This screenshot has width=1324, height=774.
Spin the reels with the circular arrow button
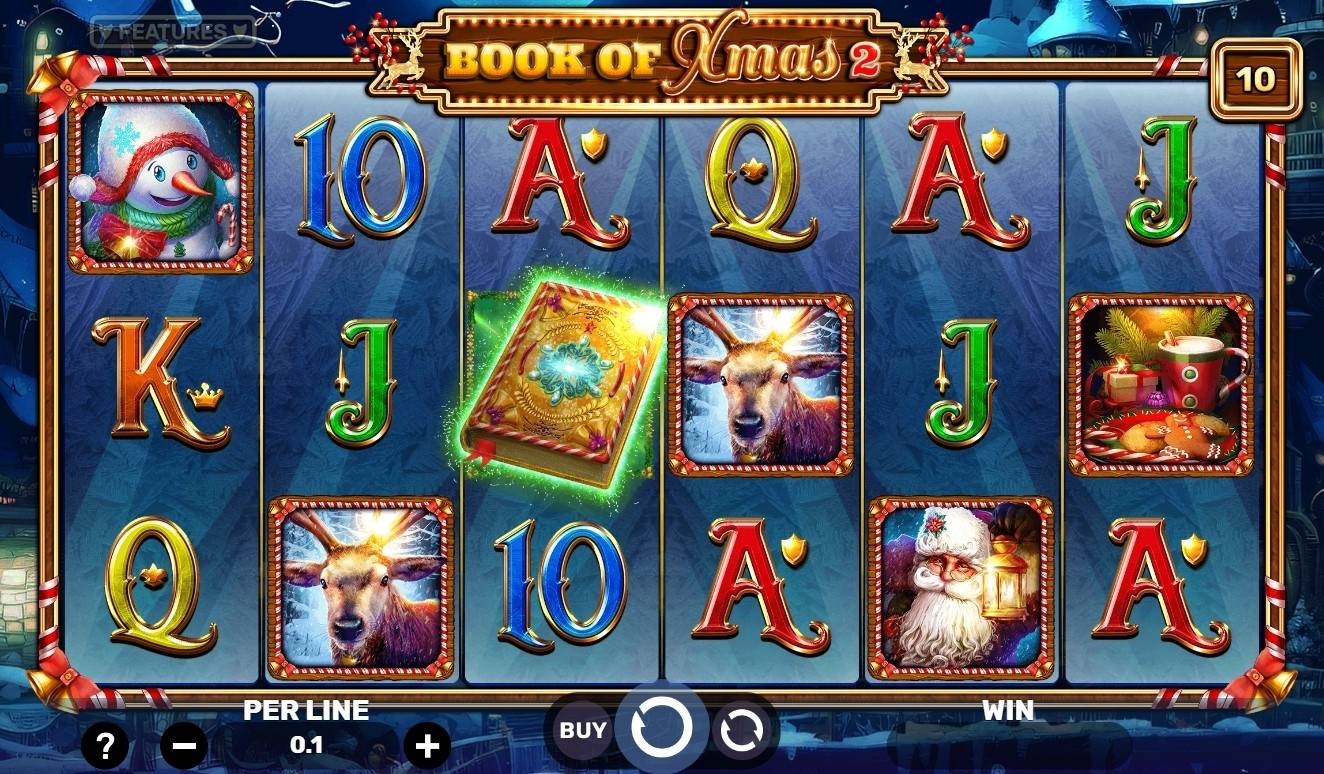coord(663,726)
